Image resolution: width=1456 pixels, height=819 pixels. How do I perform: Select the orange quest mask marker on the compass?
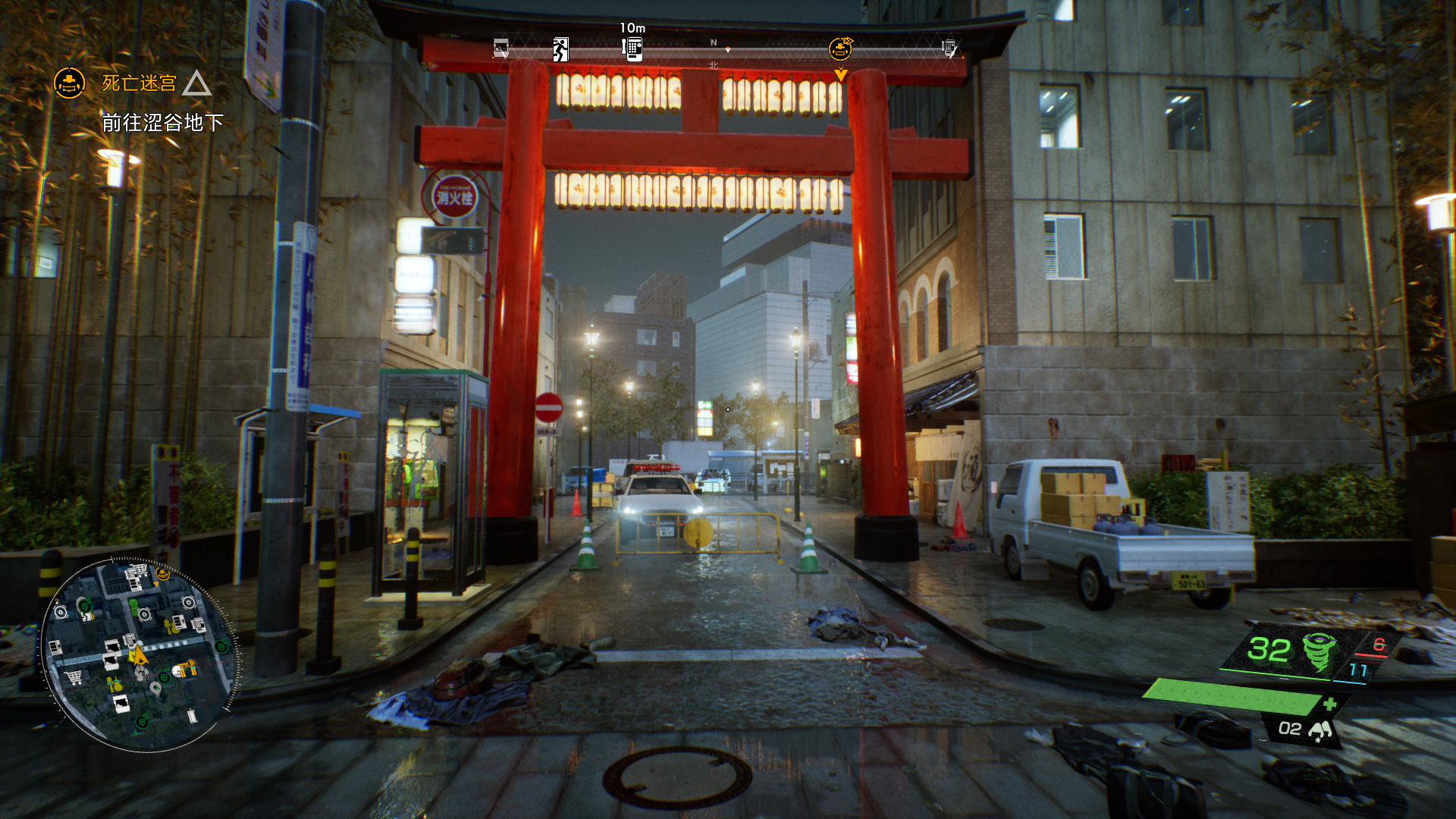[840, 49]
